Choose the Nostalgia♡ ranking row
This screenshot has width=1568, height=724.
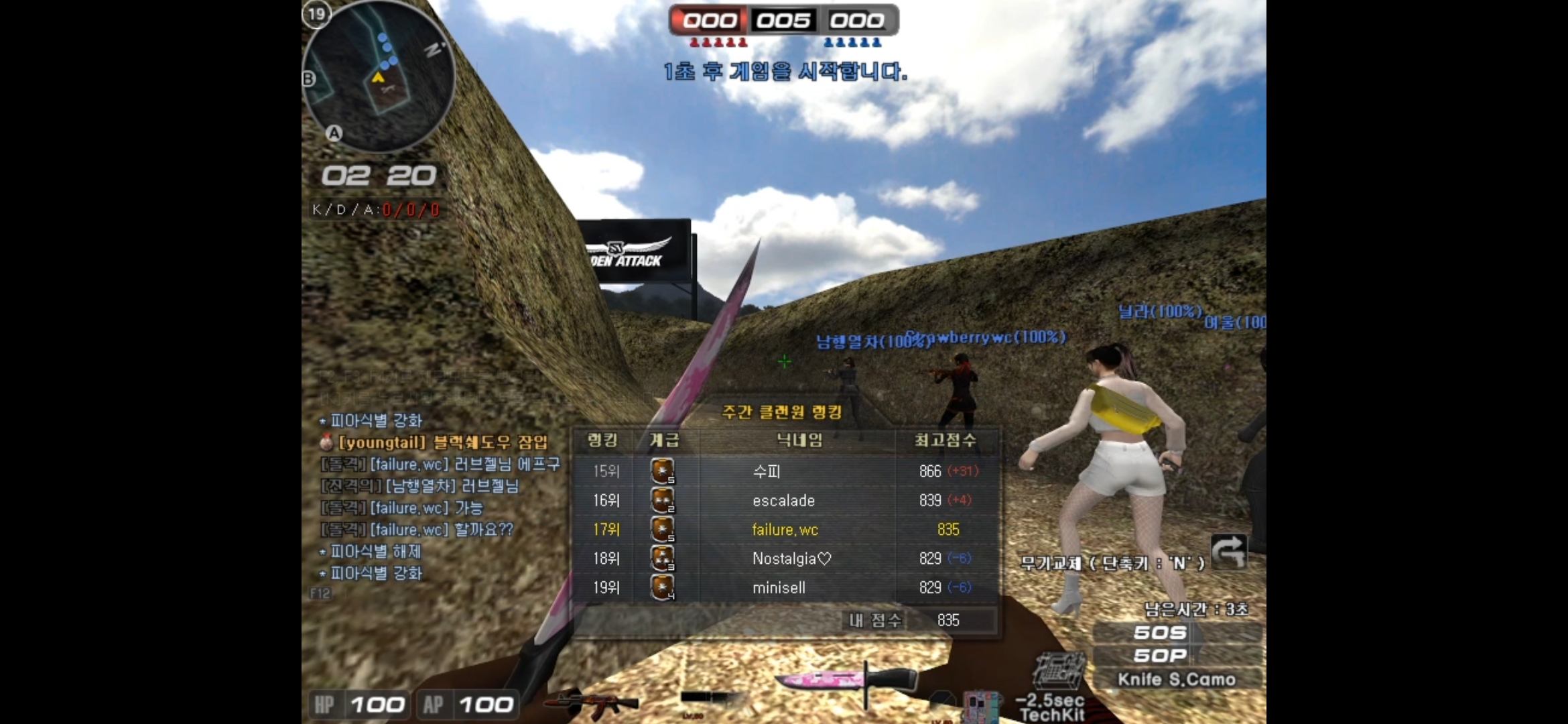(784, 558)
